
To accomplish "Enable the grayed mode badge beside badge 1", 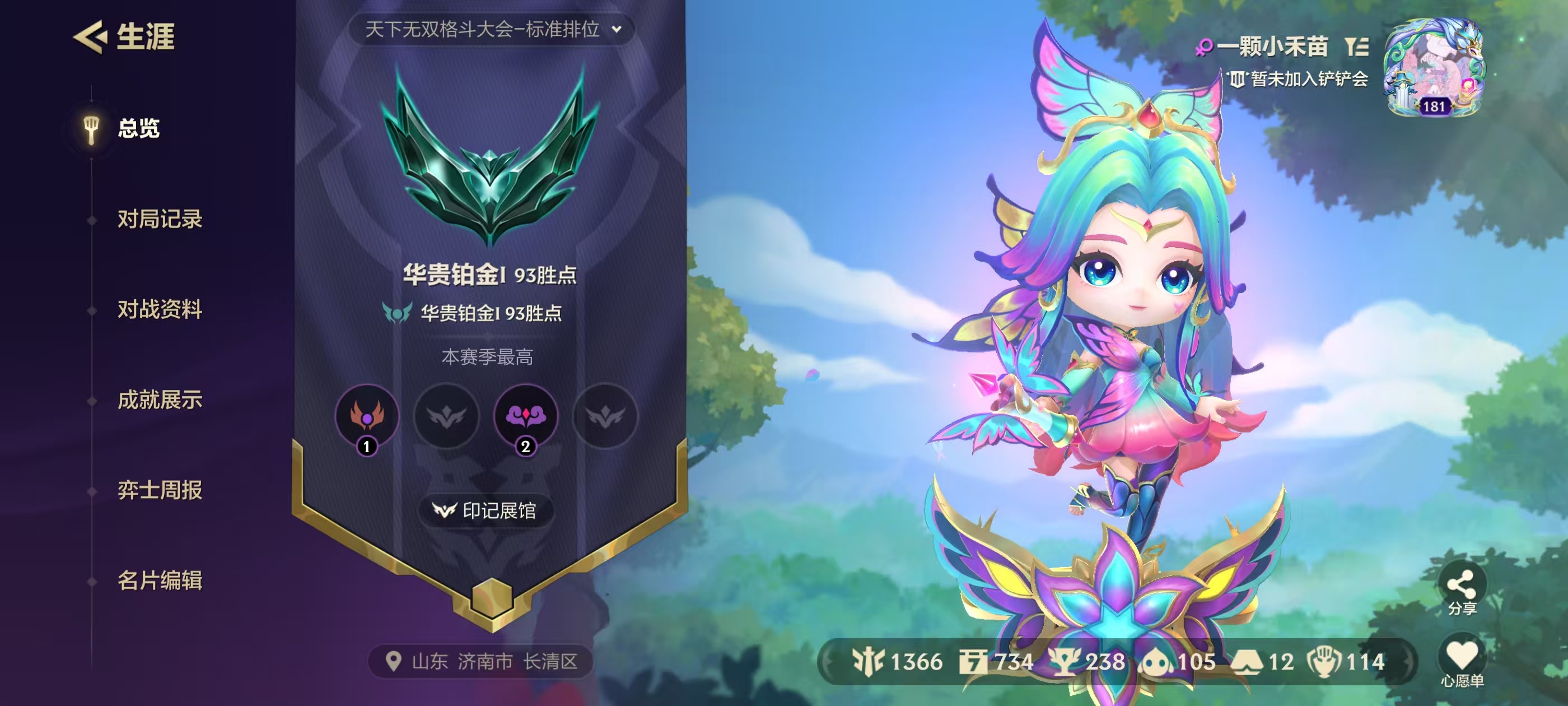I will point(446,417).
